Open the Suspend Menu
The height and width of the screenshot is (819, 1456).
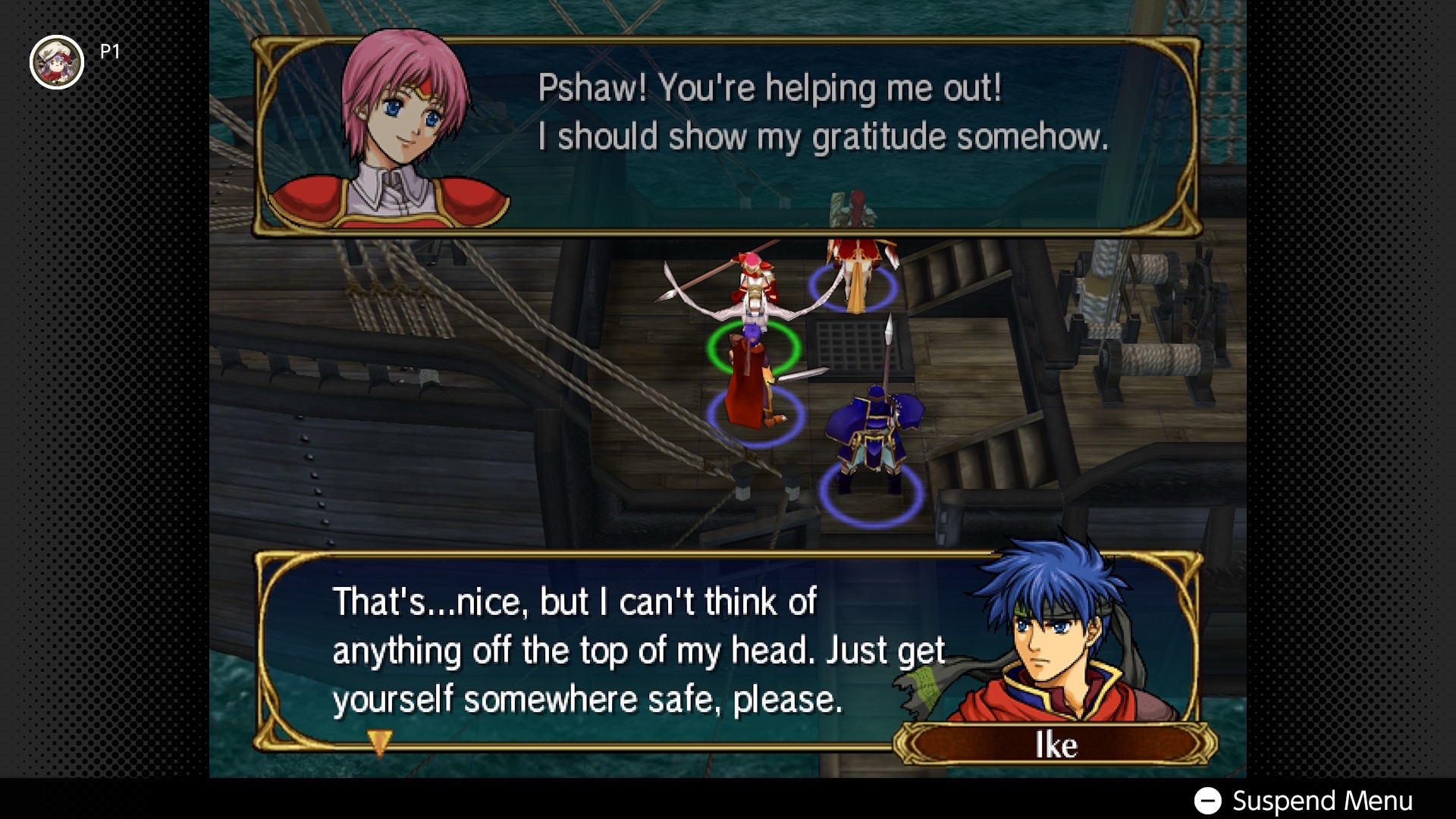tap(1304, 801)
